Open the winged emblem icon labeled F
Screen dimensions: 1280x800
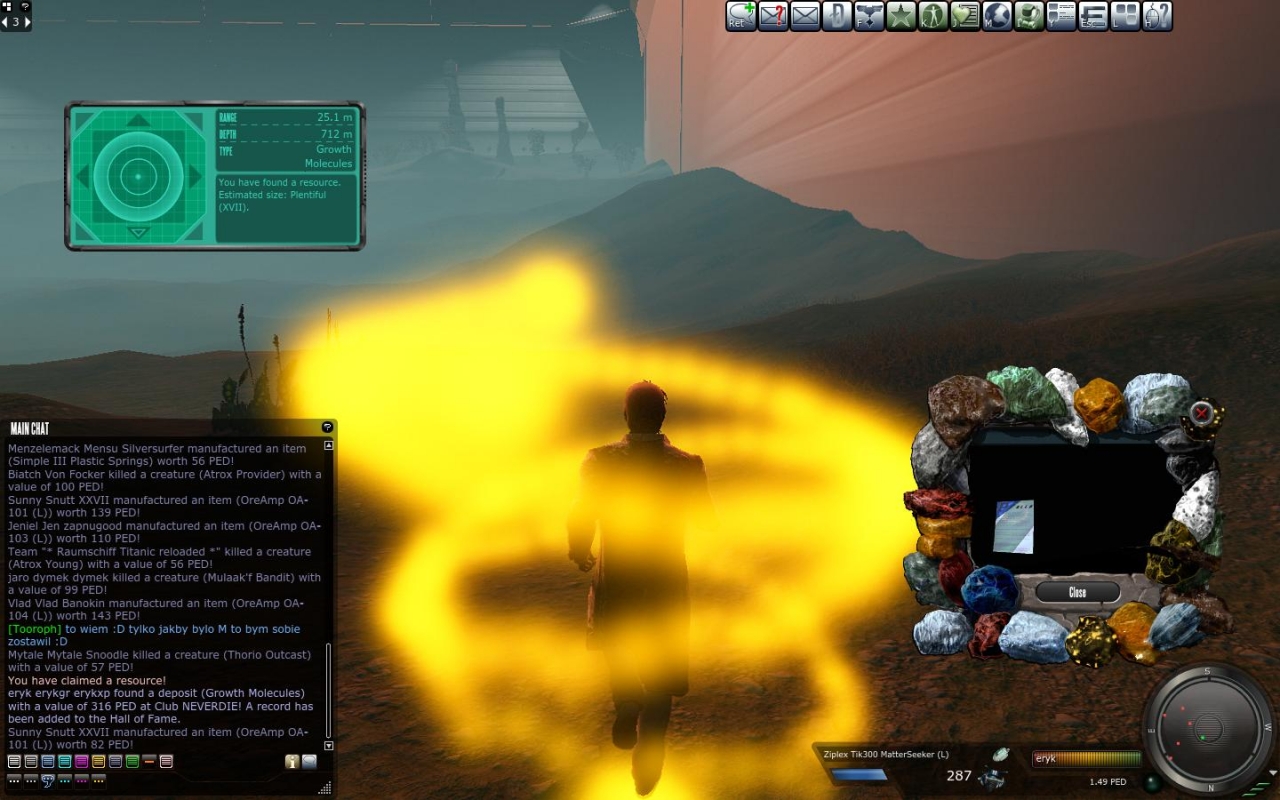pyautogui.click(x=869, y=16)
